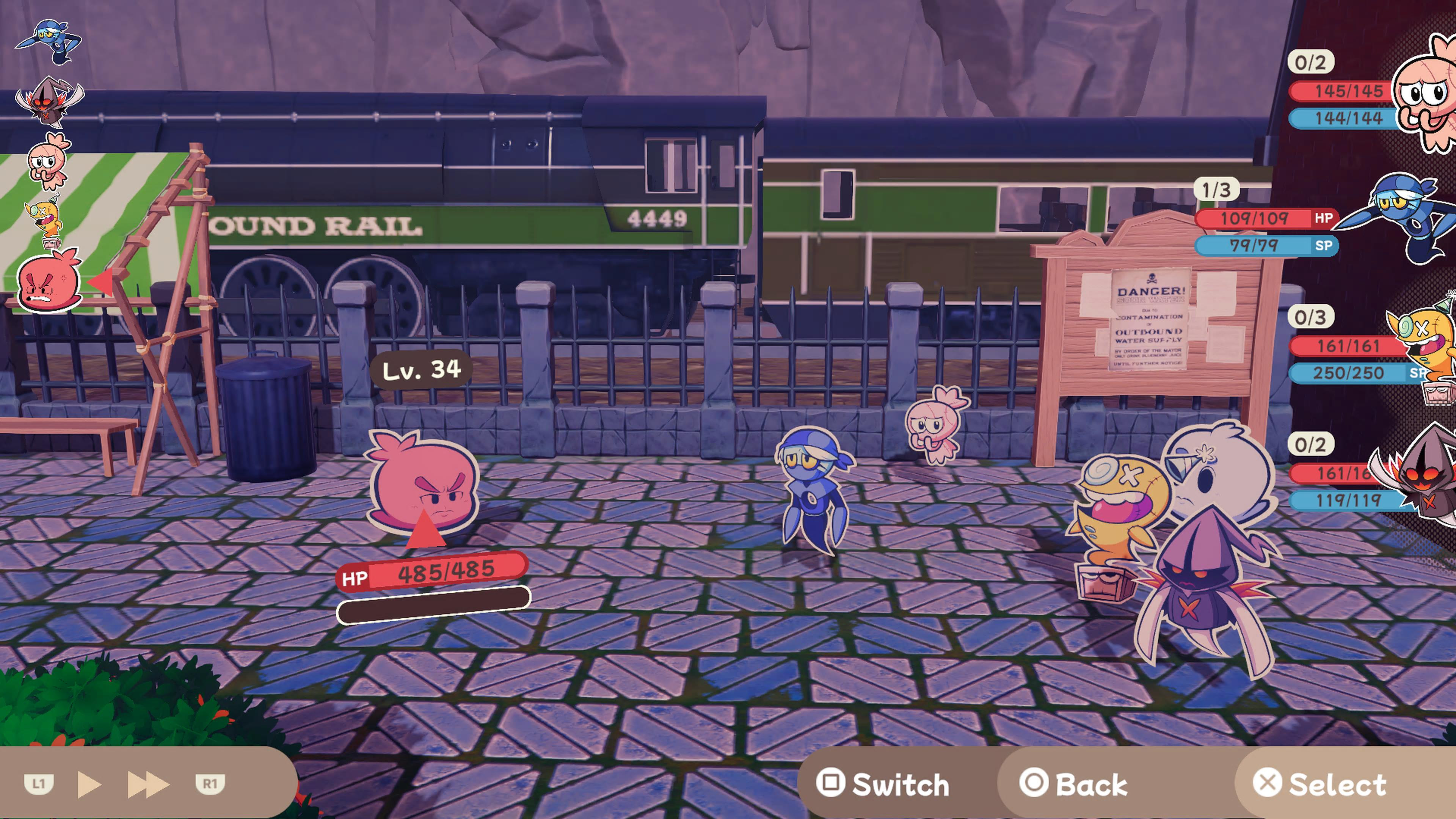1456x819 pixels.
Task: Click the Back button
Action: (x=1074, y=784)
